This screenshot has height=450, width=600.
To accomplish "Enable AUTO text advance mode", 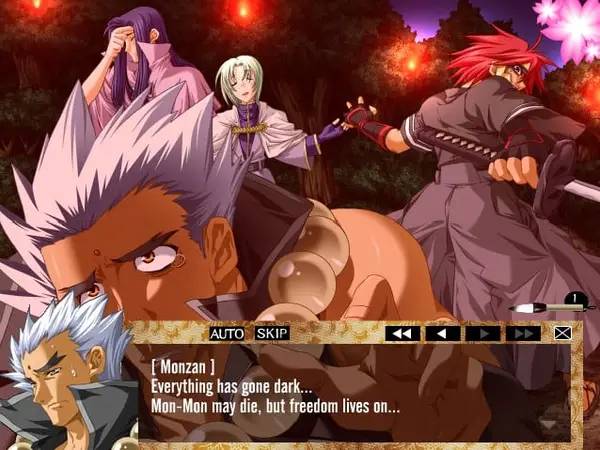I will tap(226, 333).
